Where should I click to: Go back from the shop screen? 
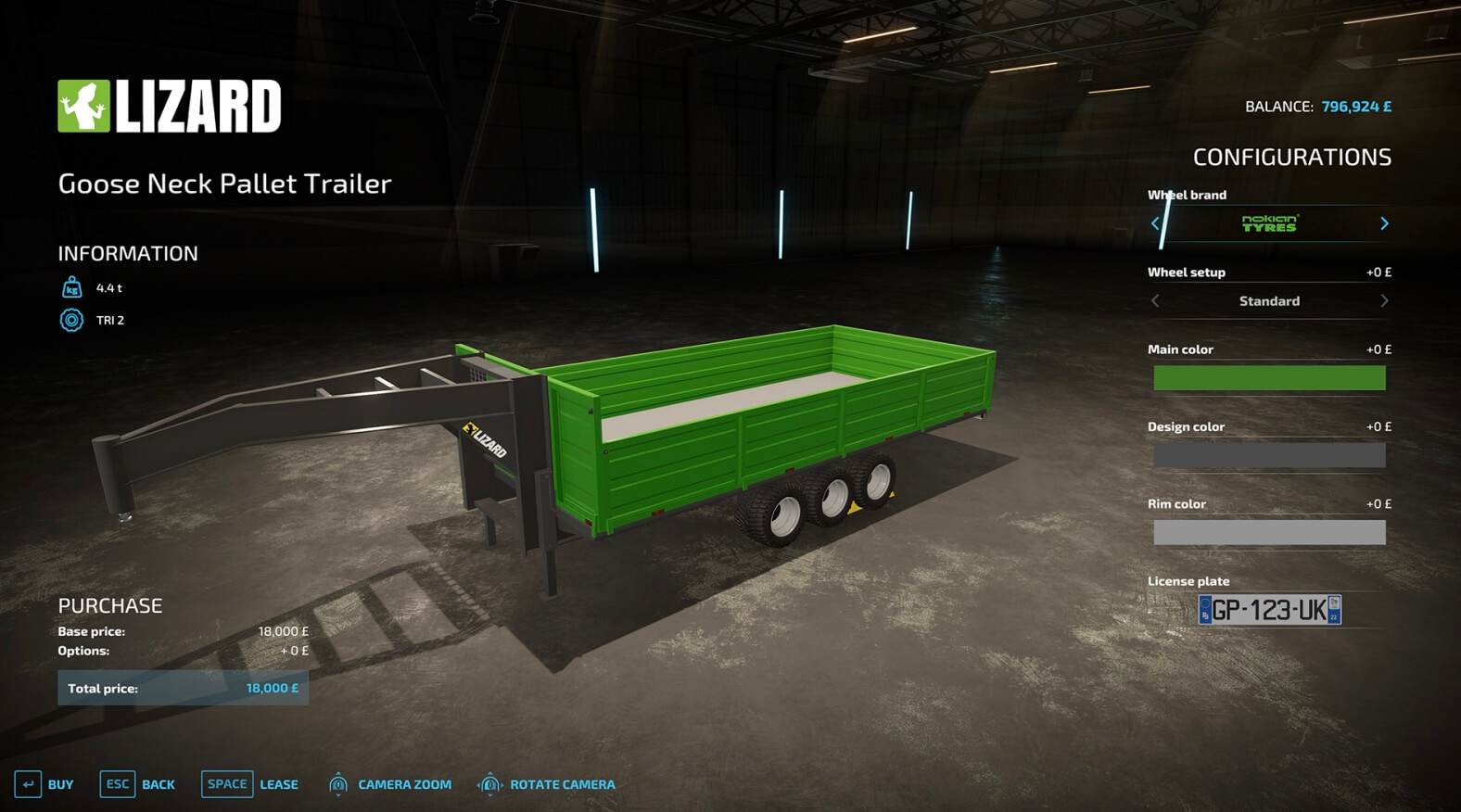coord(137,784)
